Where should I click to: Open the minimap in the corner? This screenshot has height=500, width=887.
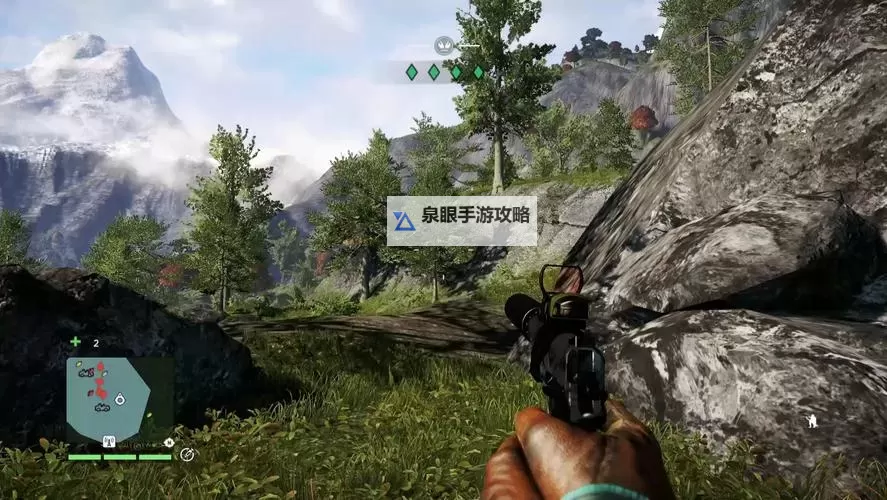[x=108, y=398]
